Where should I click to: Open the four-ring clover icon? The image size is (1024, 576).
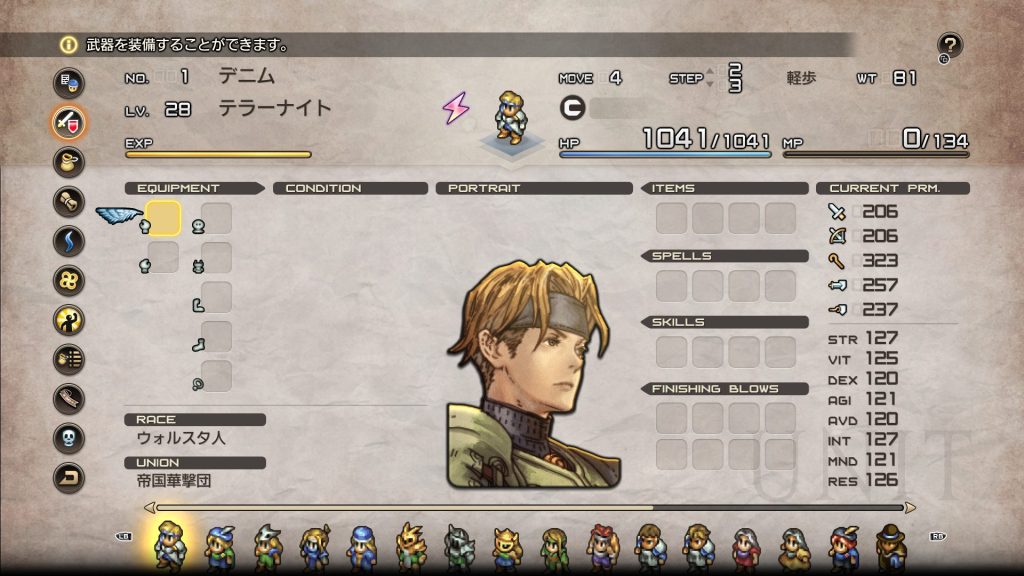coord(69,280)
